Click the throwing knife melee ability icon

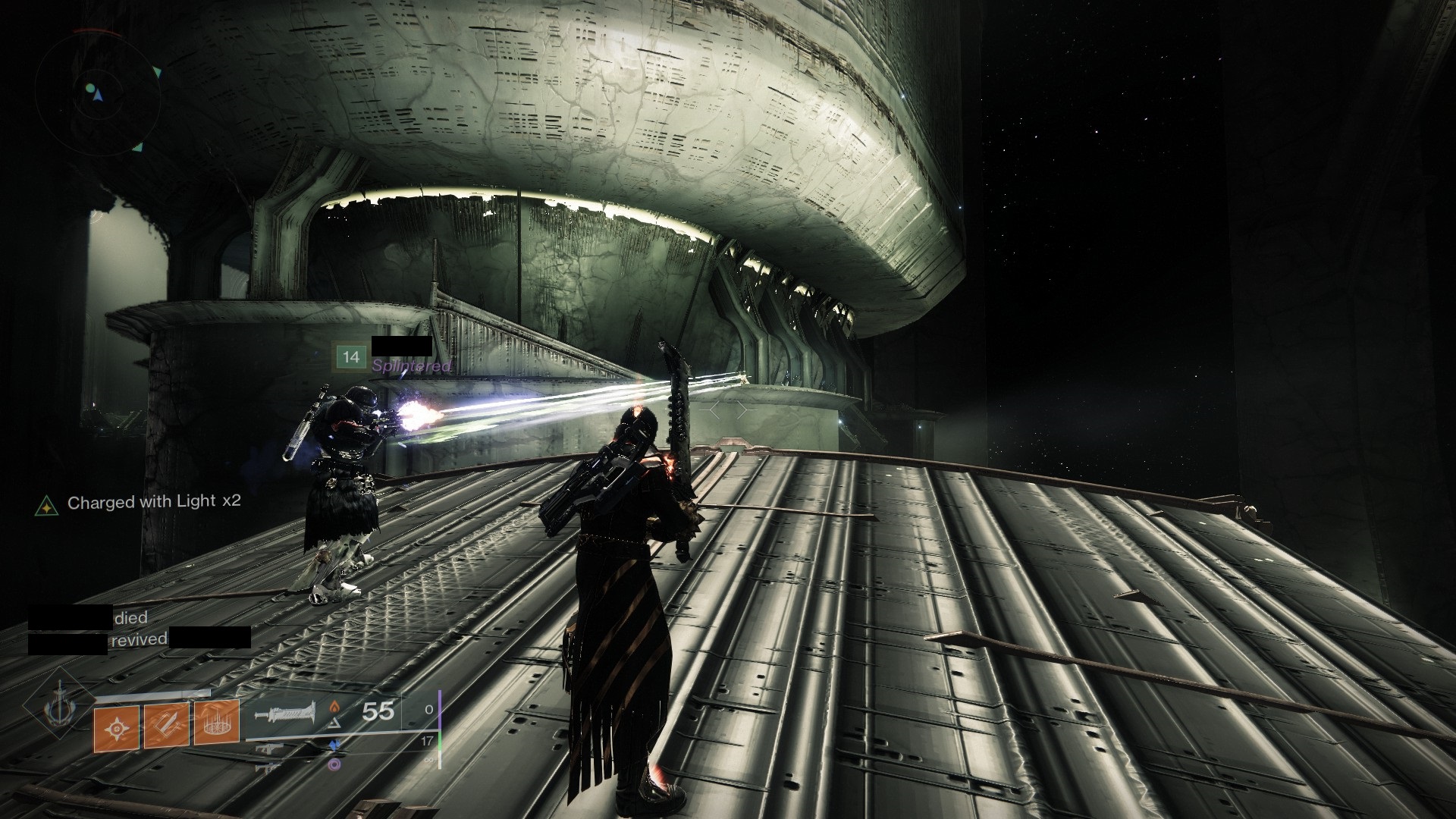[x=167, y=723]
